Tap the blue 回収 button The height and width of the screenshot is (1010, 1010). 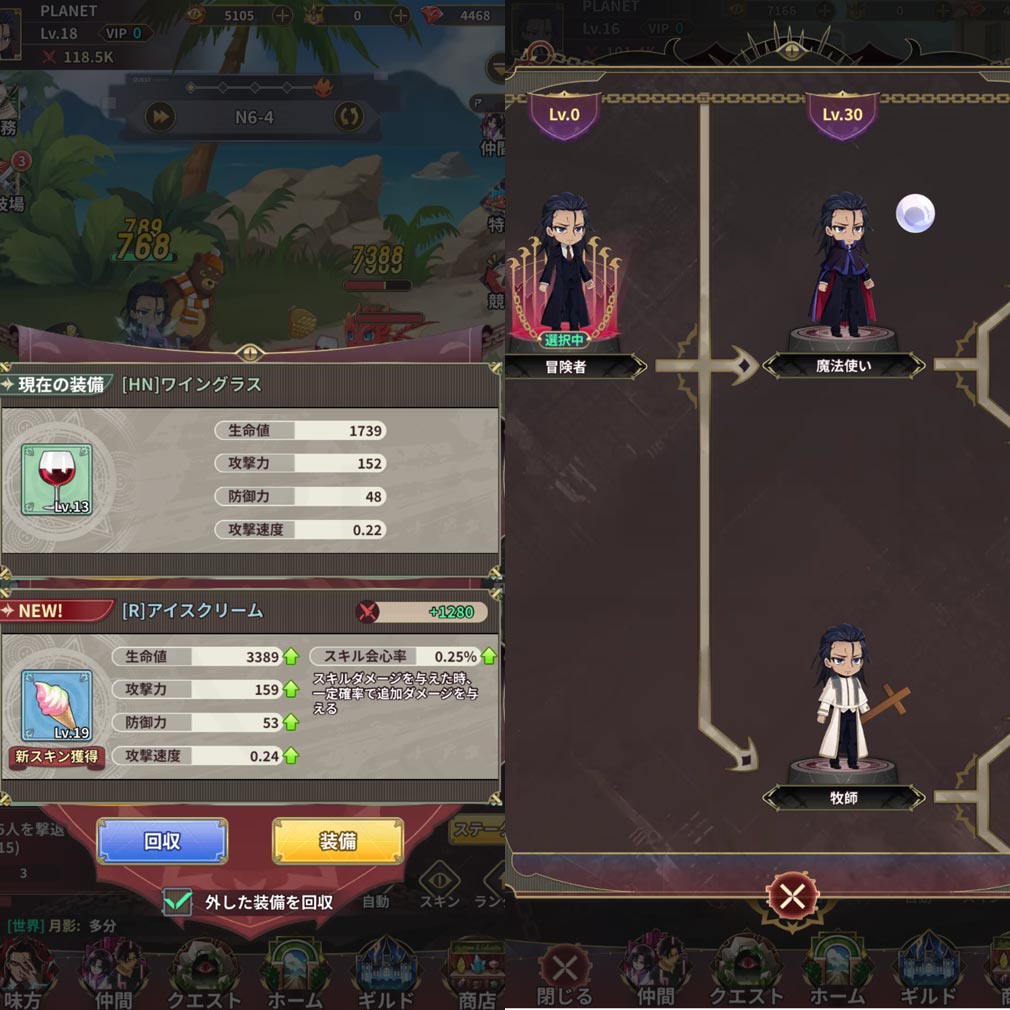(x=162, y=841)
